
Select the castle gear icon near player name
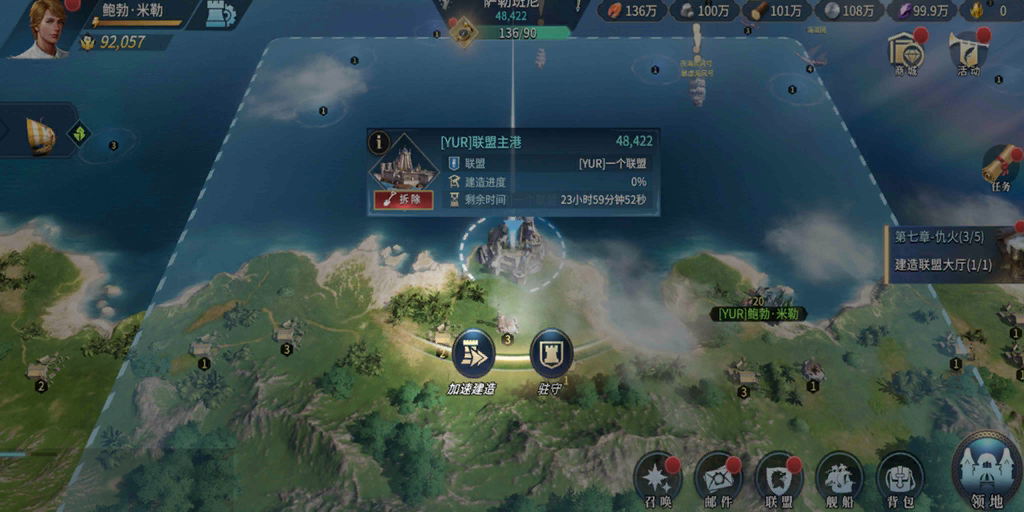pos(218,14)
